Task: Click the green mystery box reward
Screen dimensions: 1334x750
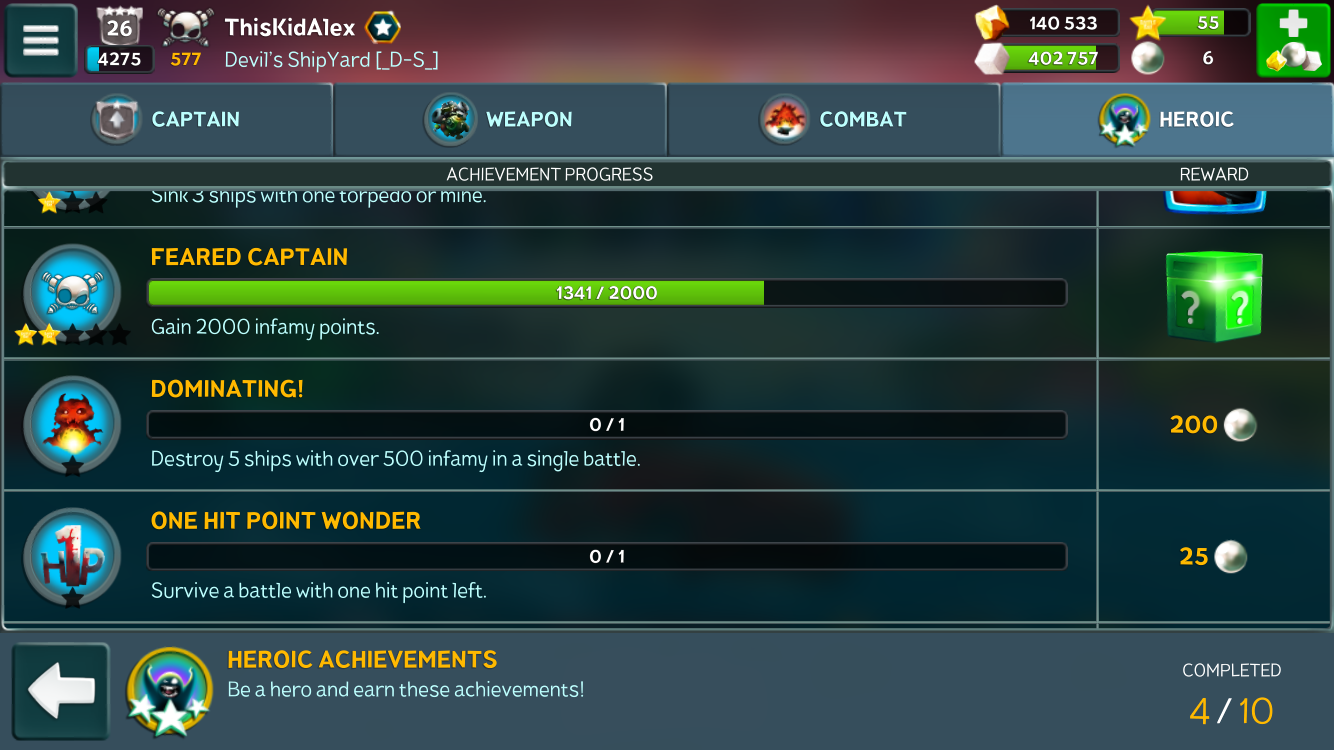Action: [1213, 296]
